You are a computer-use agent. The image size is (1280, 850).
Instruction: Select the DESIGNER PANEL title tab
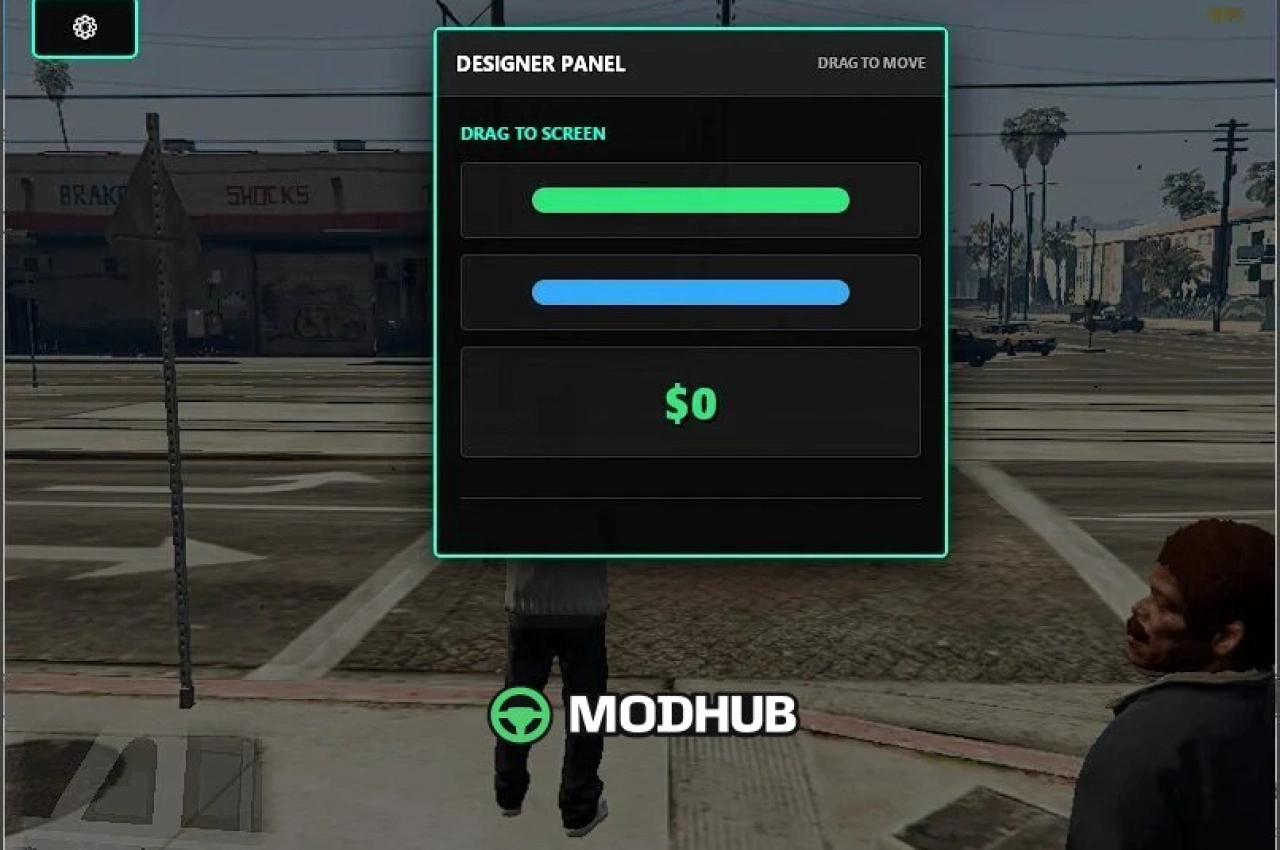(x=540, y=63)
